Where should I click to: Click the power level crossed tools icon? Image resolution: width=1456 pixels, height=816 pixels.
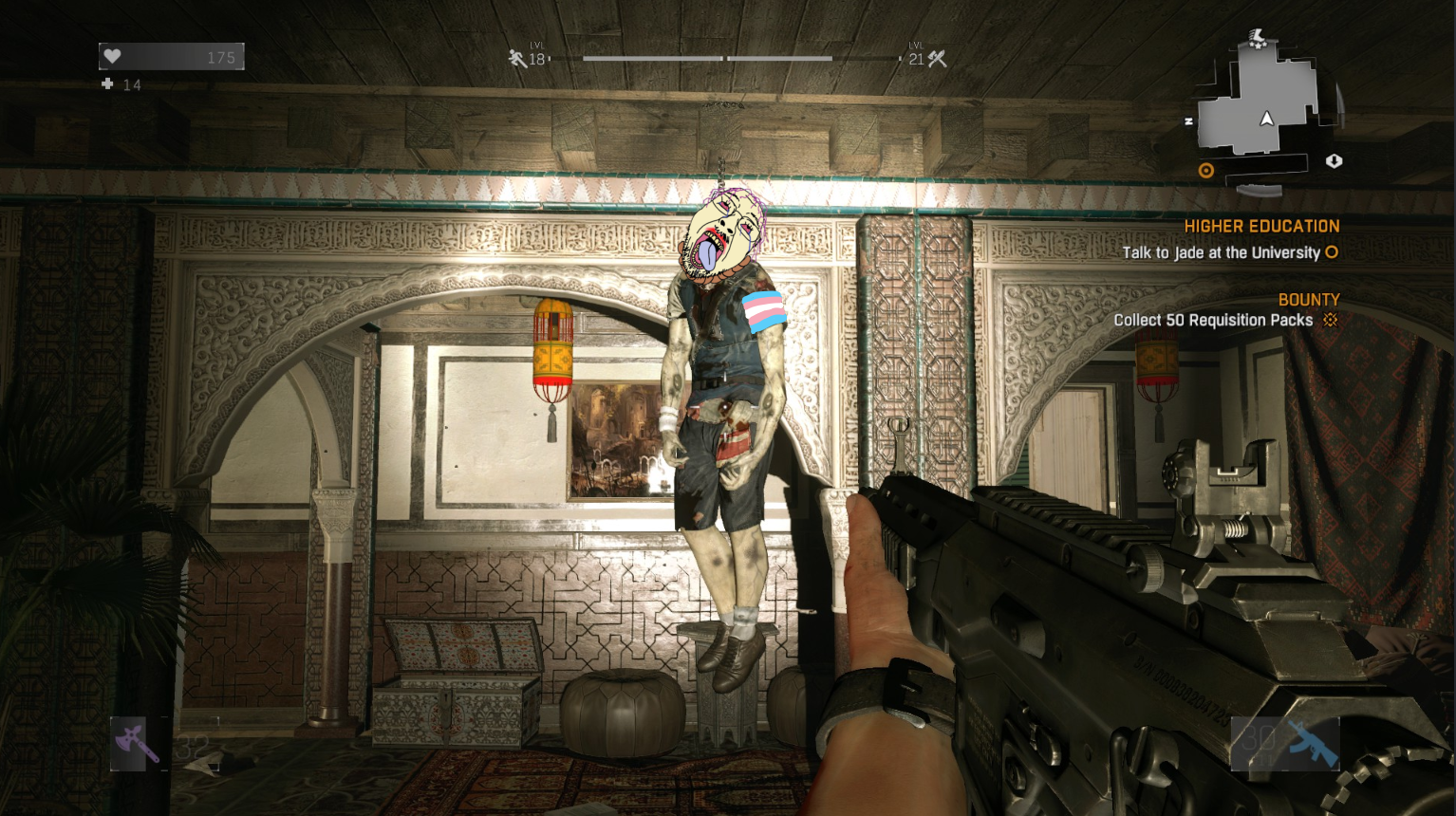click(938, 59)
